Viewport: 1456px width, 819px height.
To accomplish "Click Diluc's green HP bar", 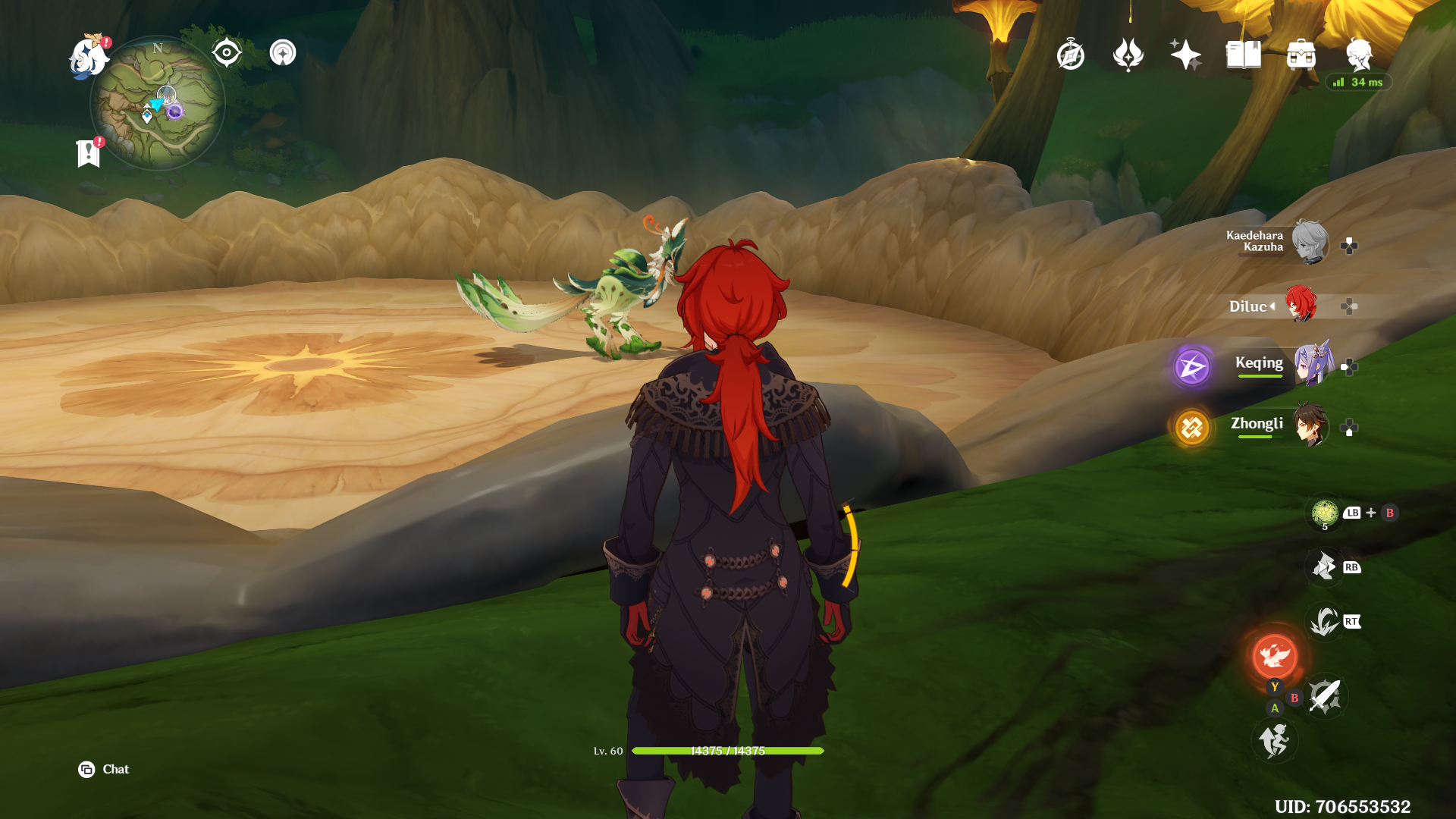I will coord(728,751).
